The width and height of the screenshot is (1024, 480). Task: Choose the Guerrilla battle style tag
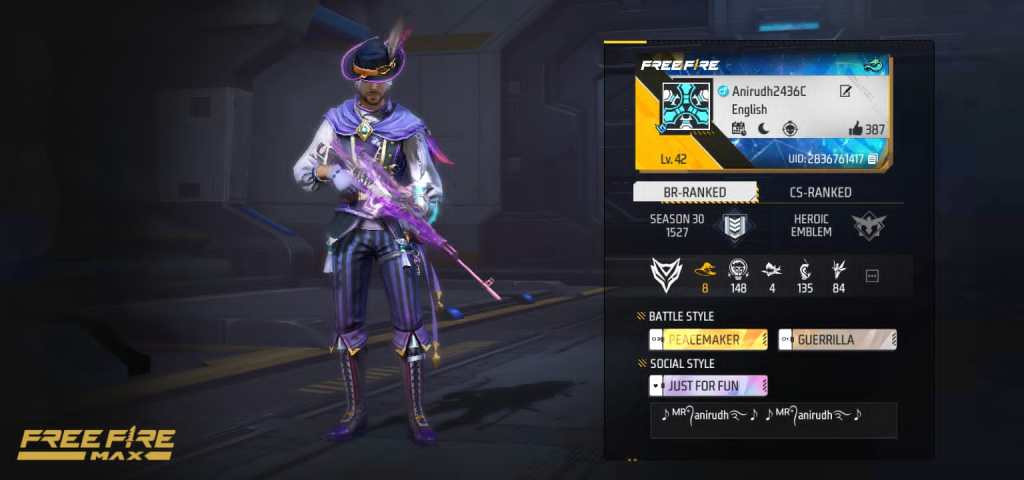tap(837, 339)
